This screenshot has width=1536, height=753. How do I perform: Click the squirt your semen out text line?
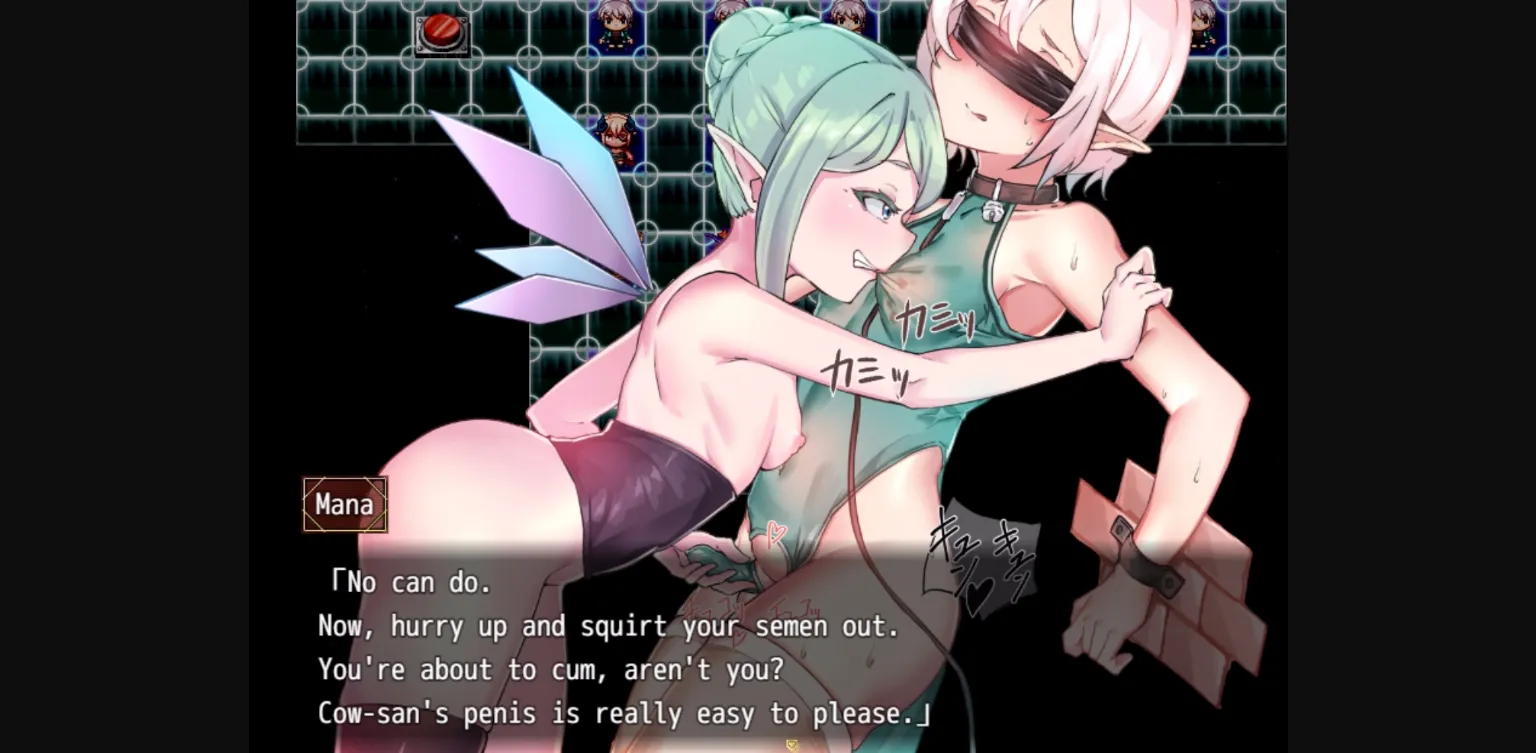click(x=608, y=626)
